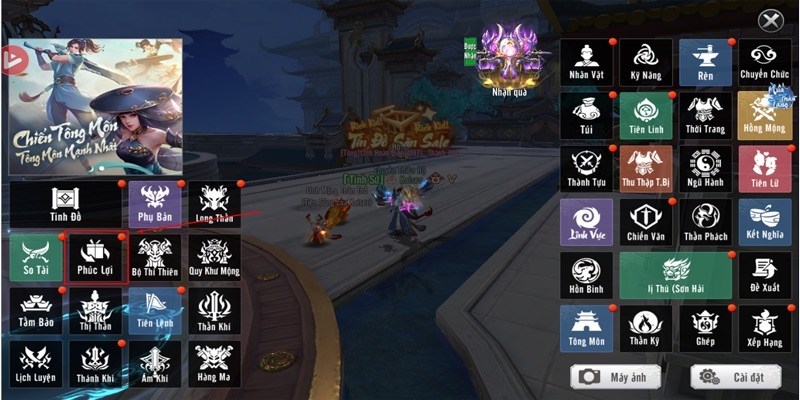
Task: Open the Ngũ Hành yin-yang menu
Action: [x=705, y=169]
